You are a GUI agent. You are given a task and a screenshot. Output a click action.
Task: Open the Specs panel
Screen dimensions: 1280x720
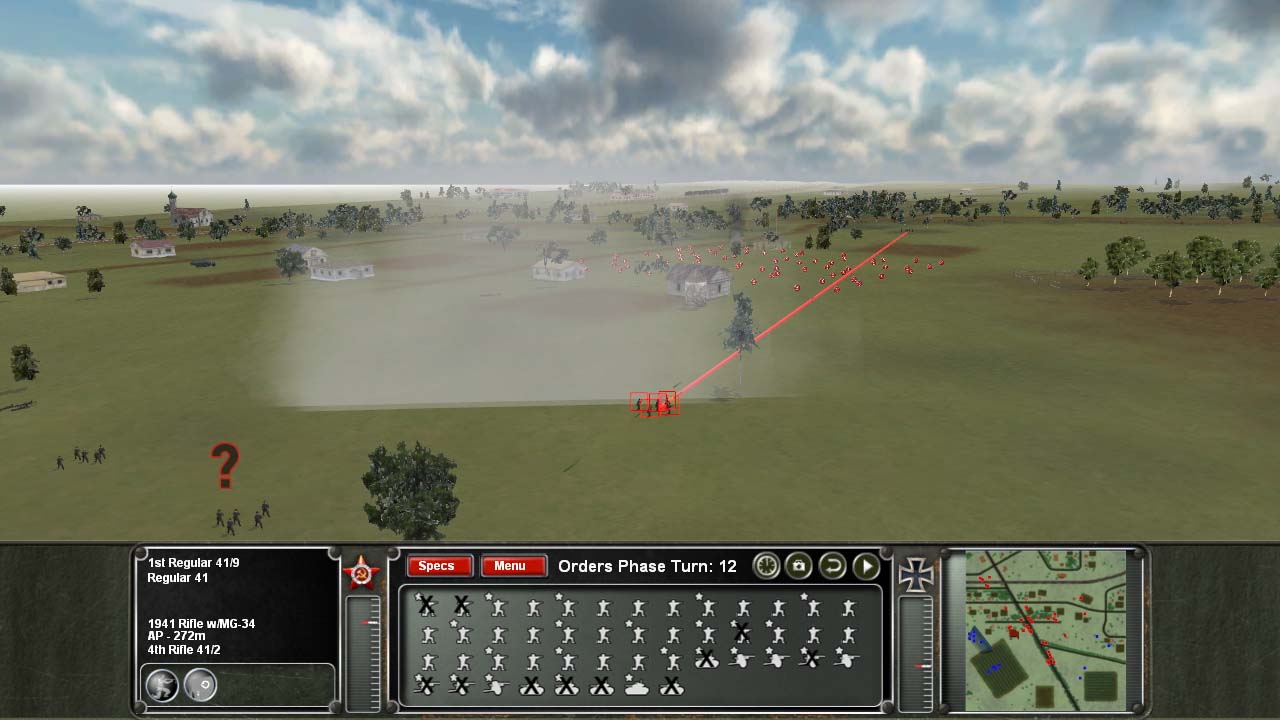436,566
